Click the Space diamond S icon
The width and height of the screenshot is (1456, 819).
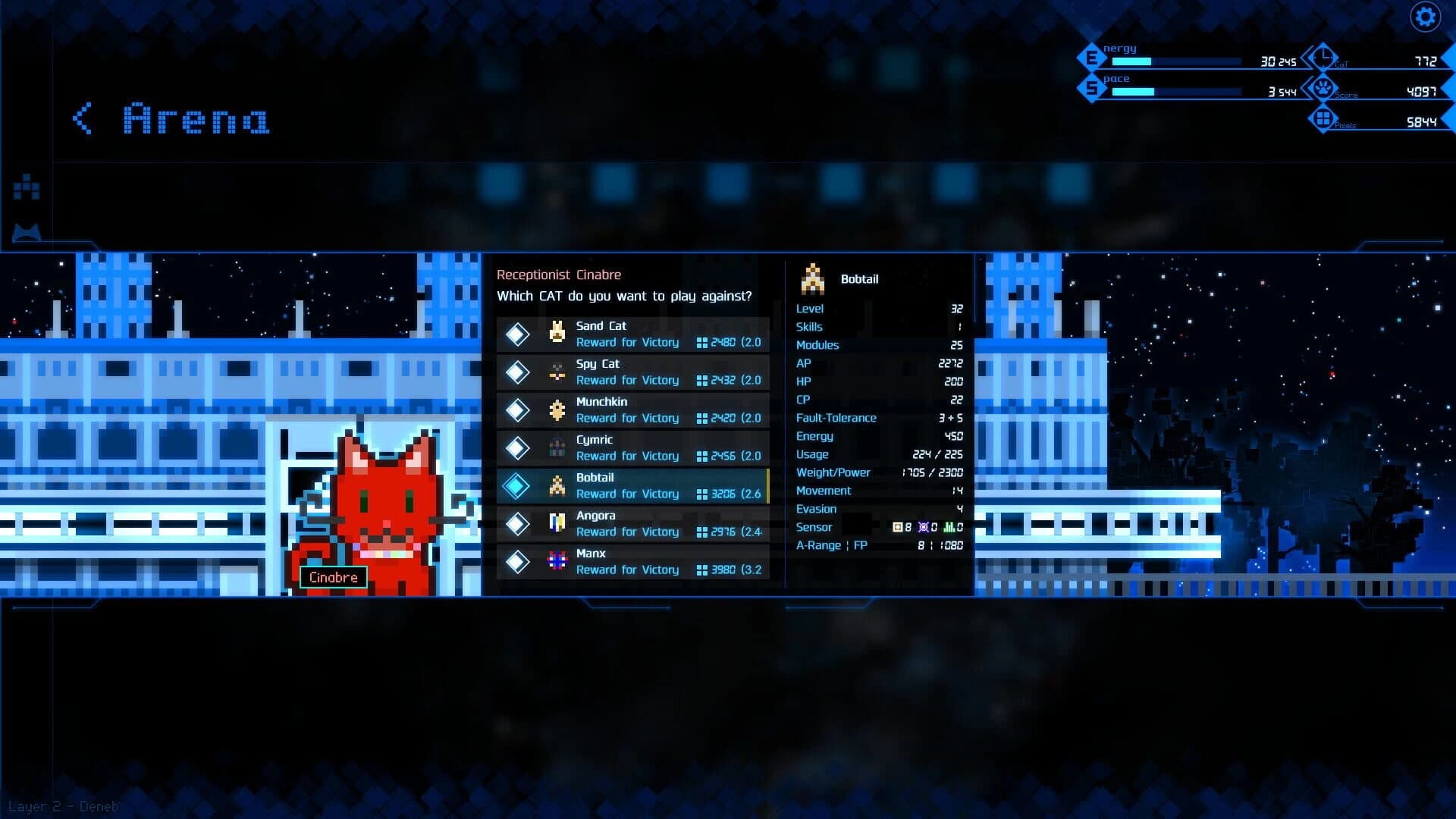[x=1092, y=86]
